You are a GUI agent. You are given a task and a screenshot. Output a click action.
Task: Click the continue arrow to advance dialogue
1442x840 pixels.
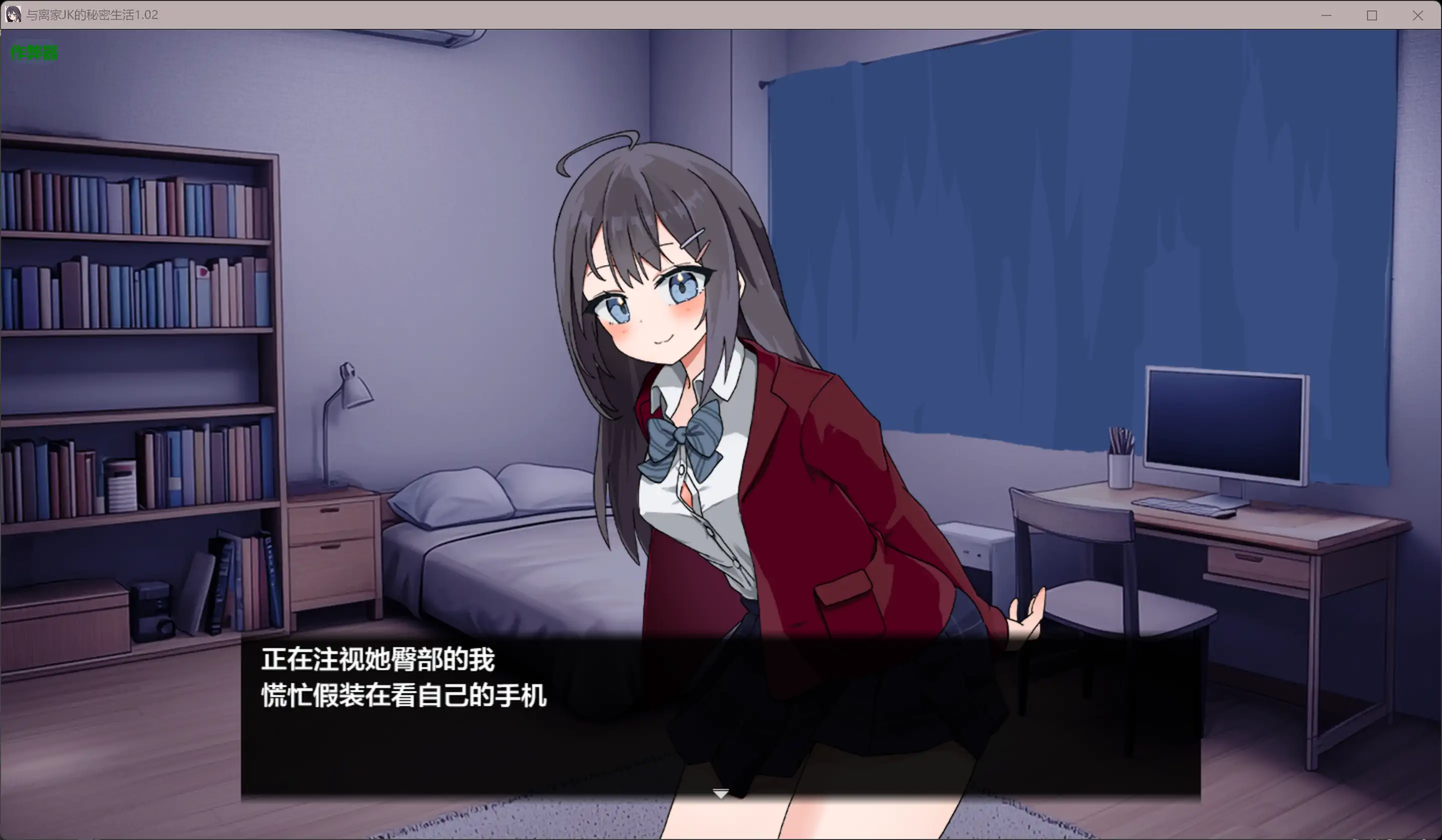point(720,794)
